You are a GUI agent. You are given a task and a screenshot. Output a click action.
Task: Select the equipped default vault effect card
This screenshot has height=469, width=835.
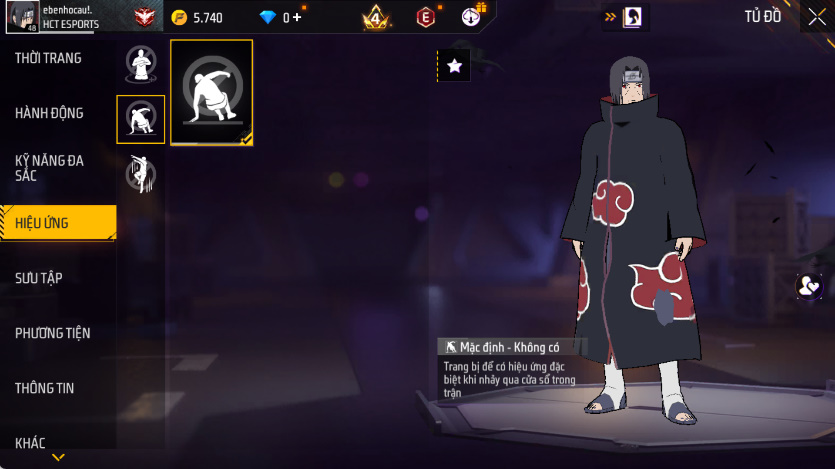pyautogui.click(x=212, y=93)
